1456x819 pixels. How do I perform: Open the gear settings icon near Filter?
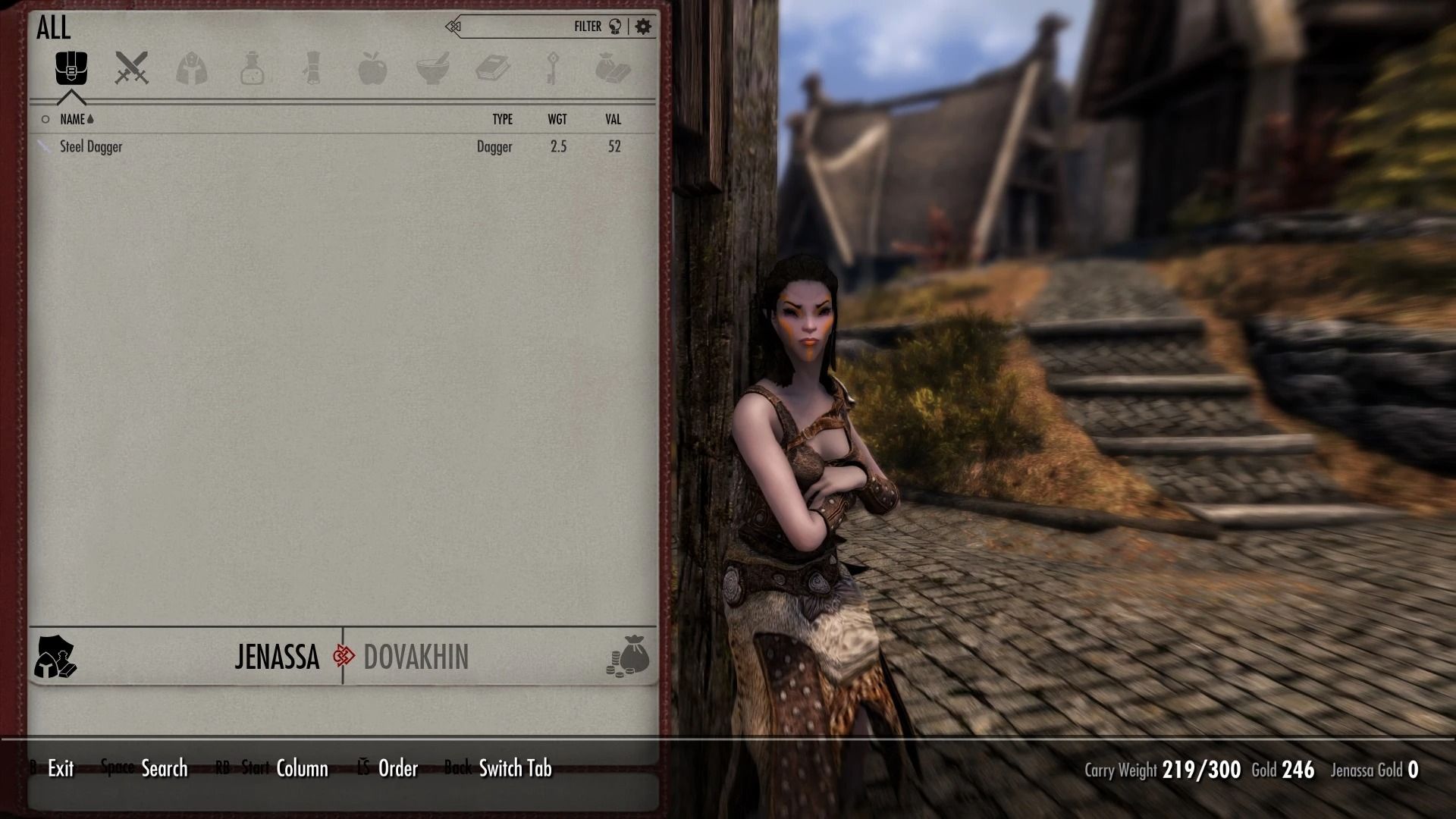(x=644, y=25)
